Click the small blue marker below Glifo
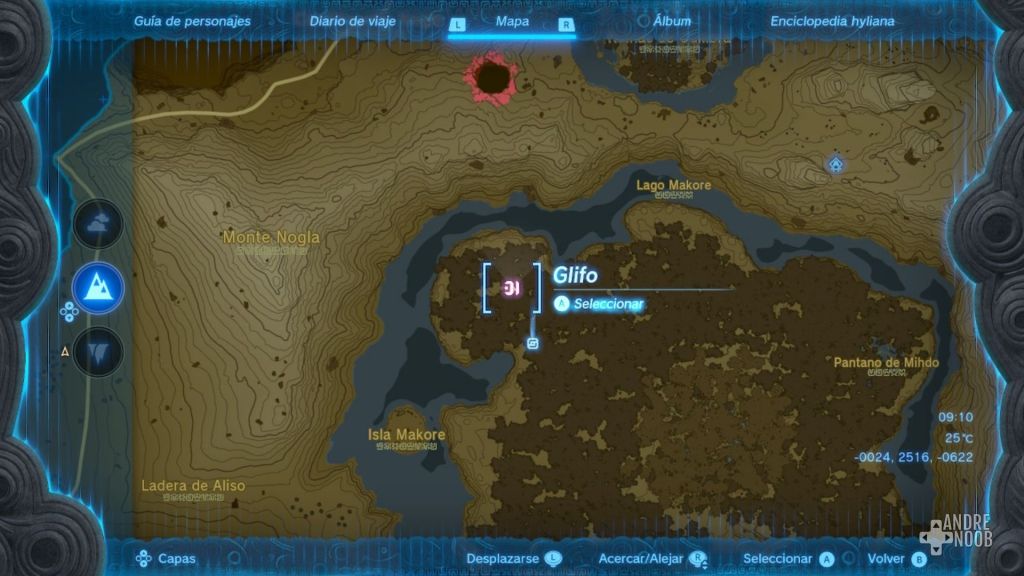The image size is (1024, 576). [533, 344]
